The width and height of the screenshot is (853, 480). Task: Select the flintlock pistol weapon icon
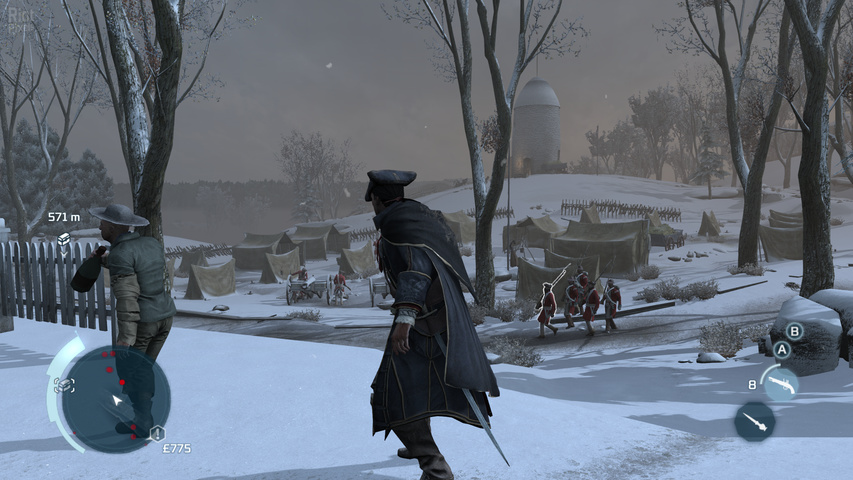(780, 384)
